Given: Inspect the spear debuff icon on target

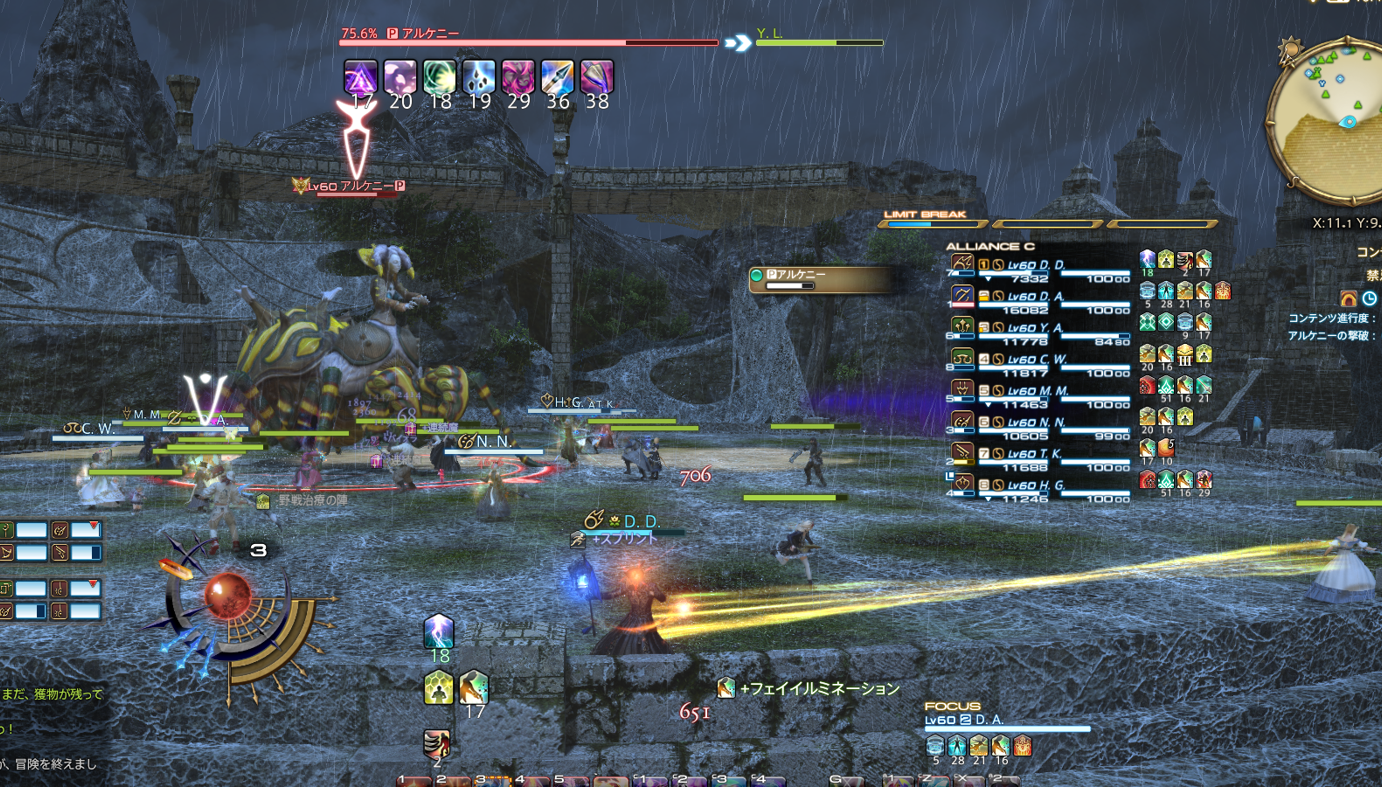Looking at the screenshot, I should (557, 77).
